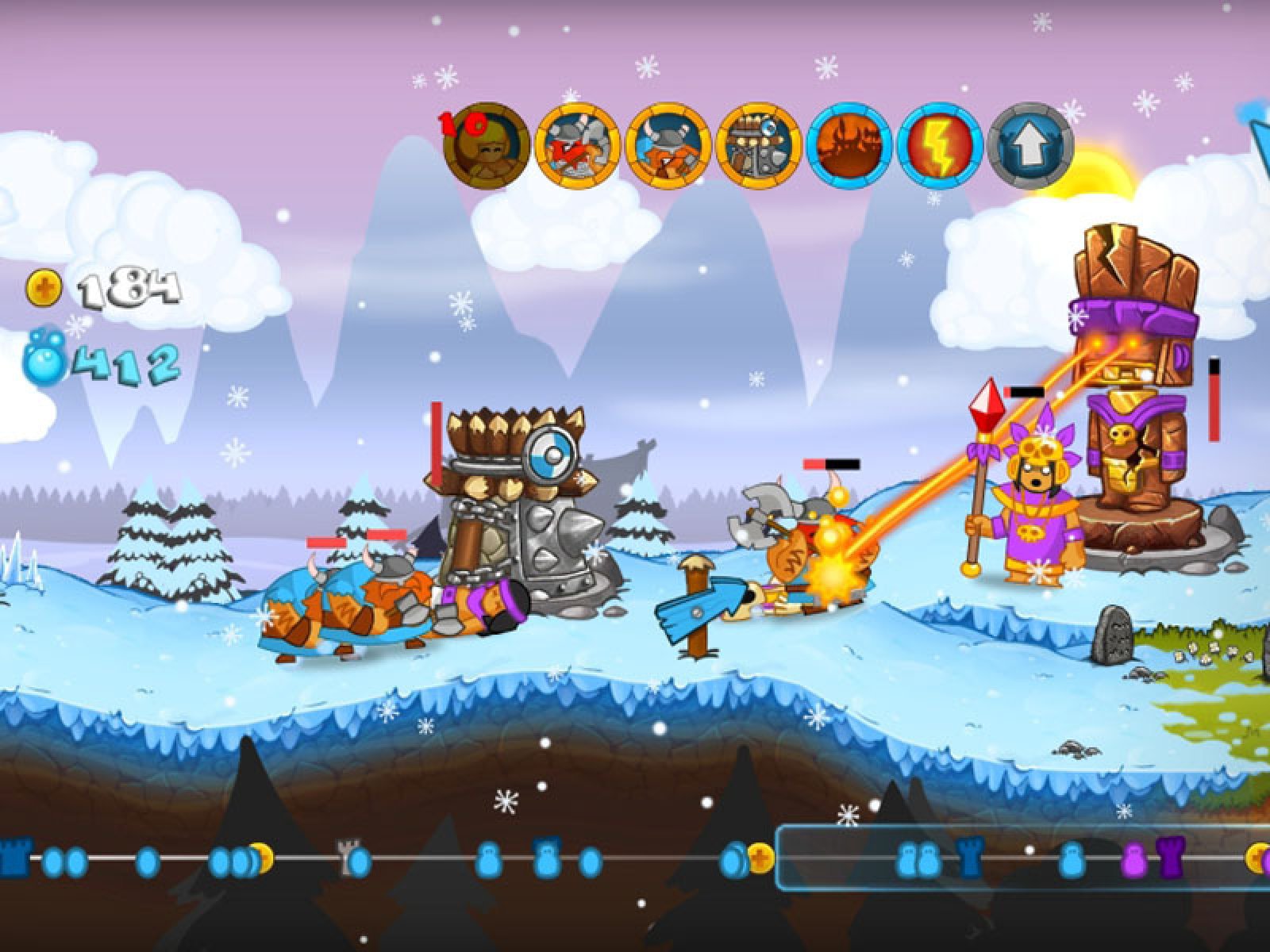Build the spiked shield tower
Image resolution: width=1270 pixels, height=952 pixels.
(x=758, y=145)
